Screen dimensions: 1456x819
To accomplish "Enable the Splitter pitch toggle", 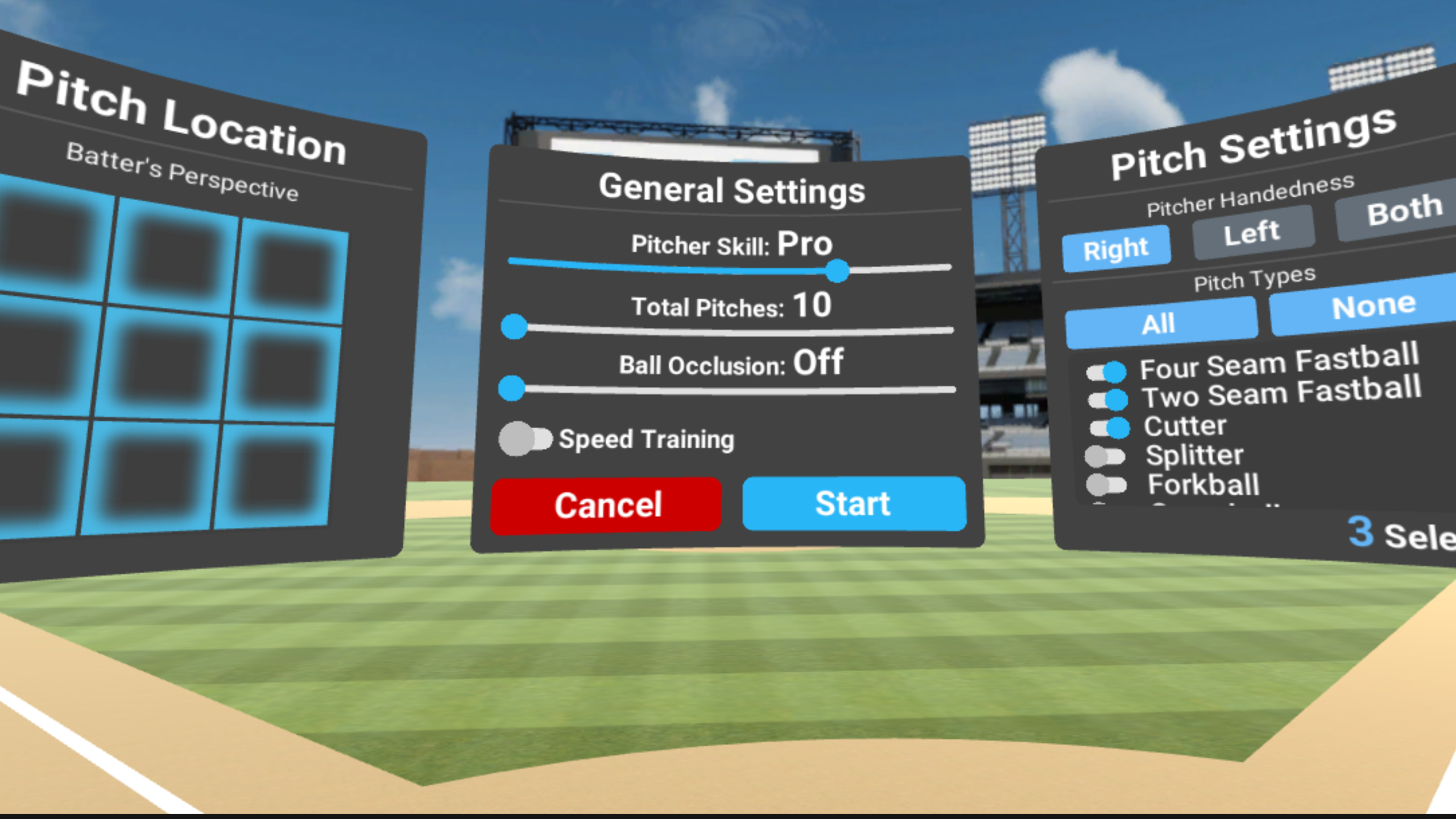I will click(1105, 456).
